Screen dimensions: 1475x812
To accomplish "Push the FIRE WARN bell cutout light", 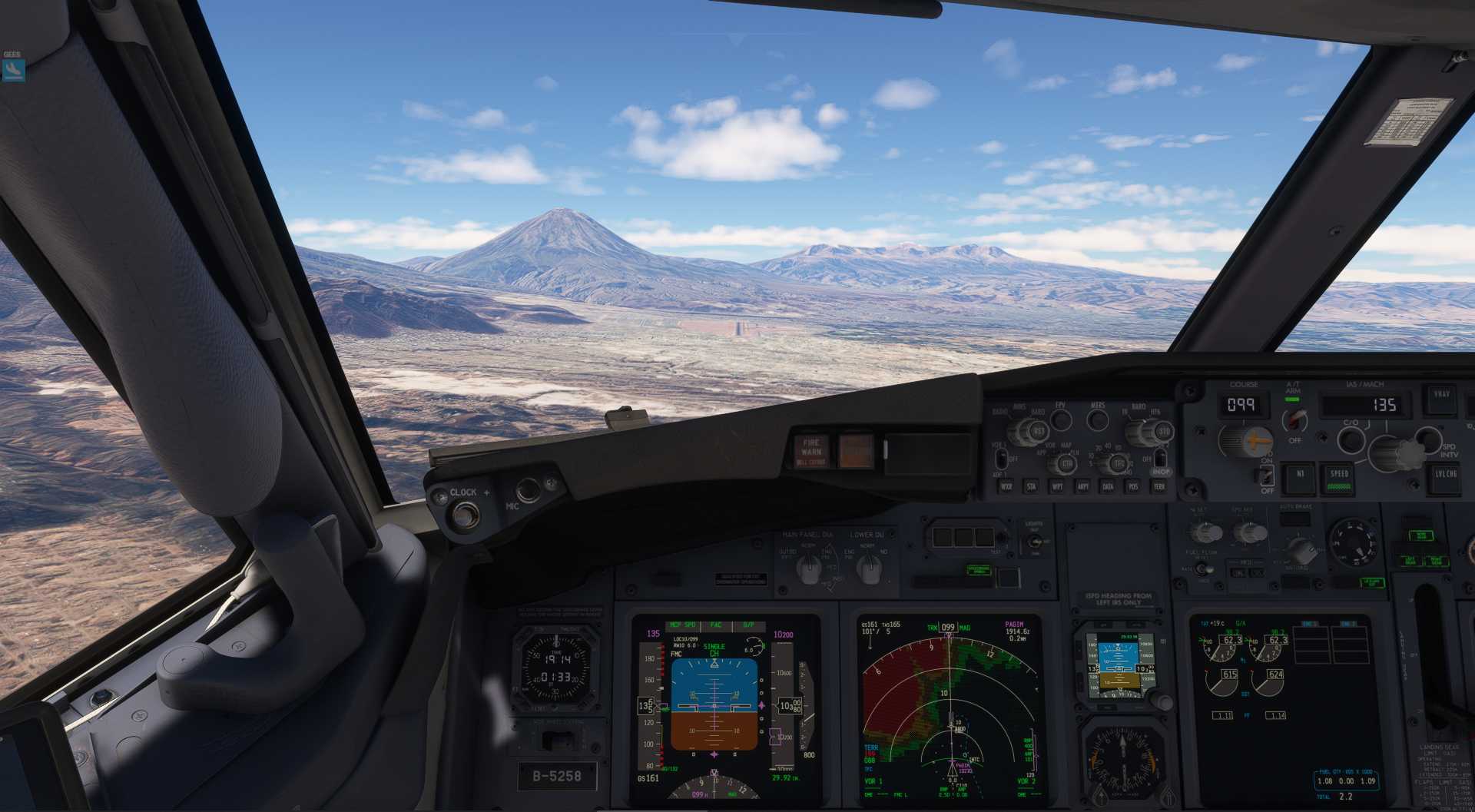I will (811, 451).
